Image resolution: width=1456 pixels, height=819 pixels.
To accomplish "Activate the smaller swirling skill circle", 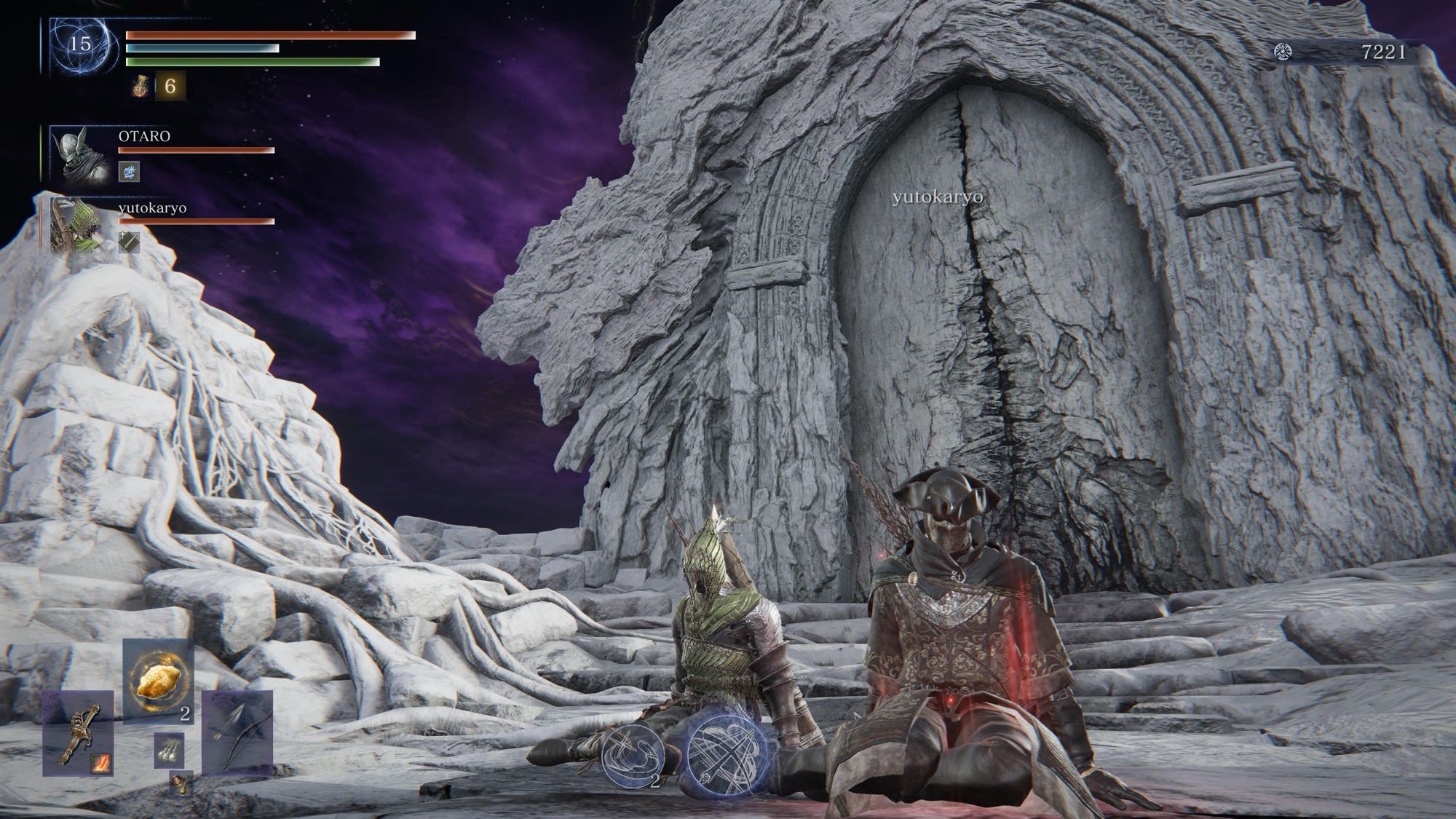I will [x=632, y=757].
